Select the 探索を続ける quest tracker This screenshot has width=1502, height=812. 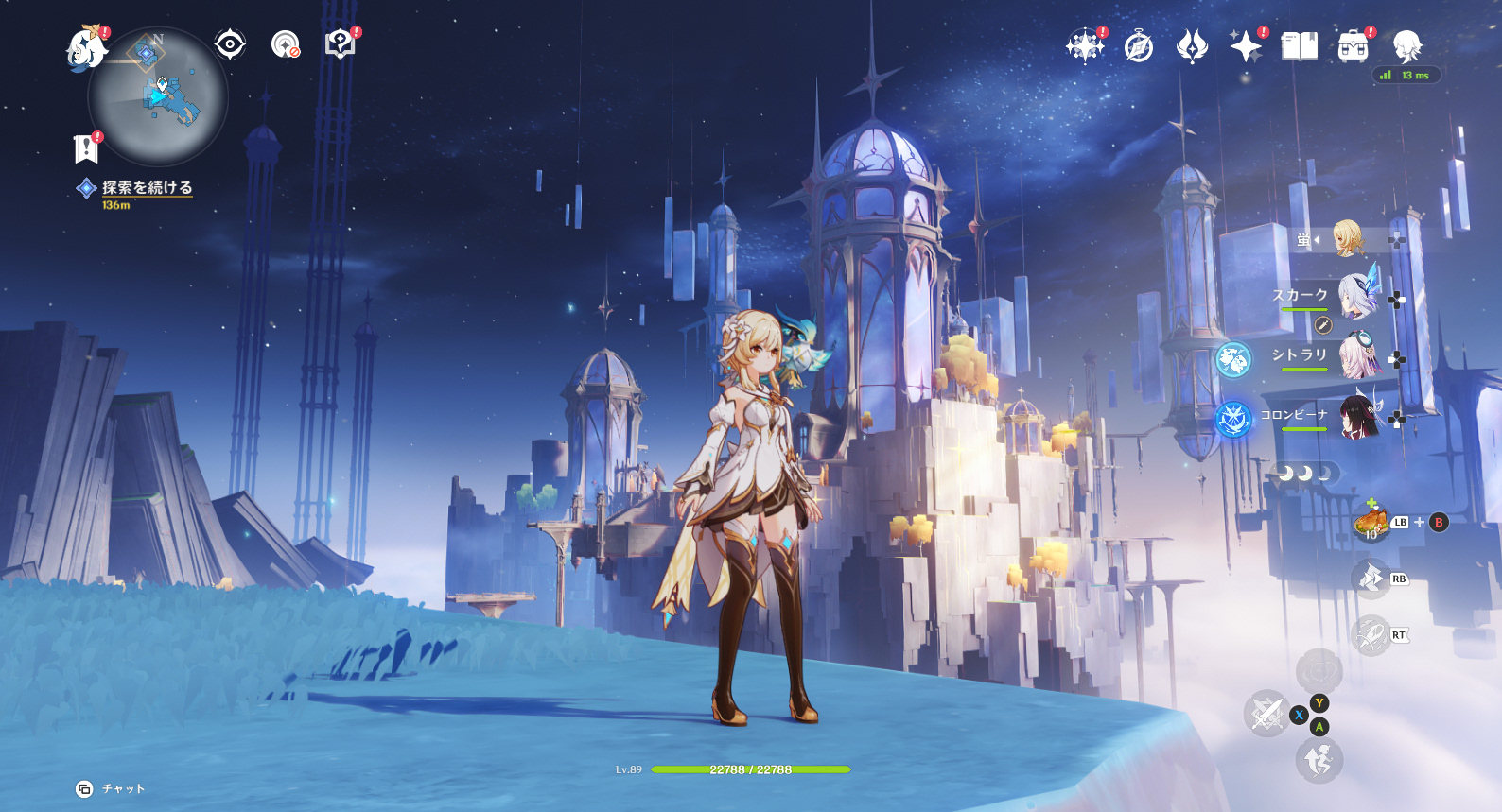click(147, 188)
